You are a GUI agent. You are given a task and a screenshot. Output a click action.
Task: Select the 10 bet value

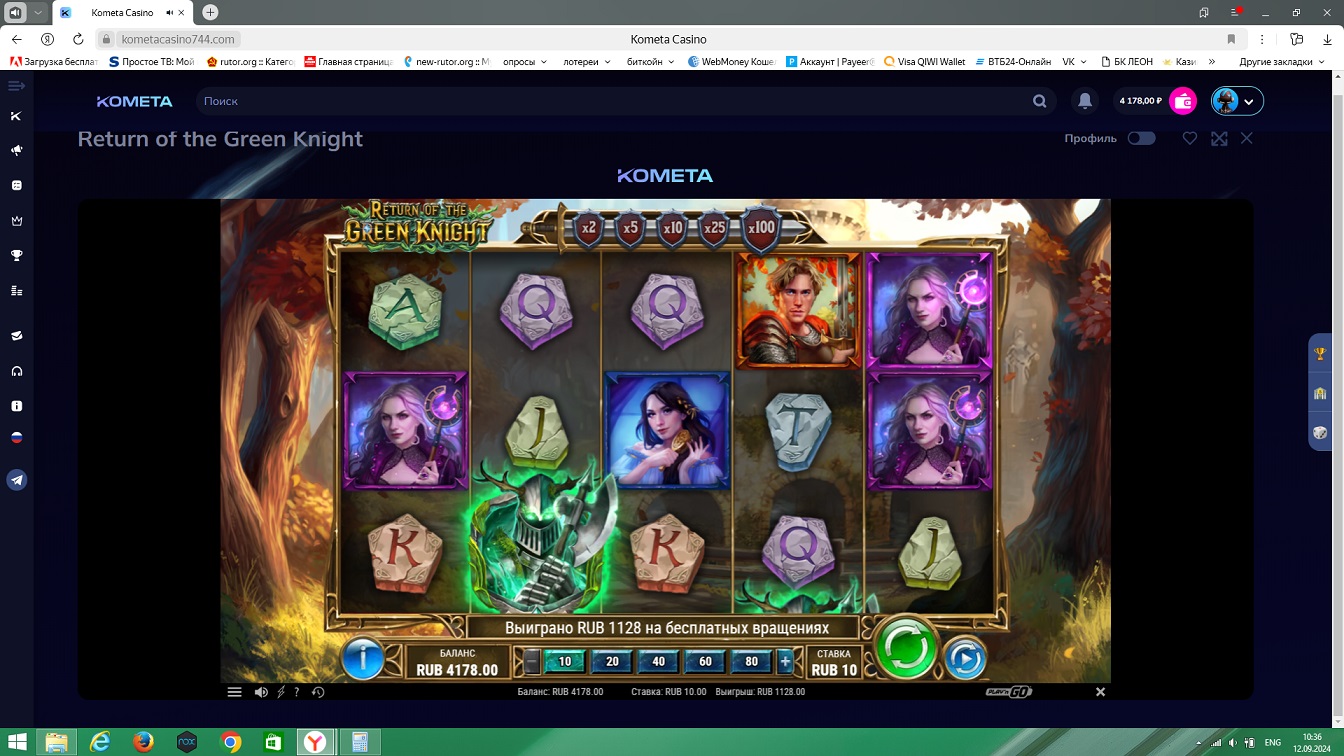(565, 661)
